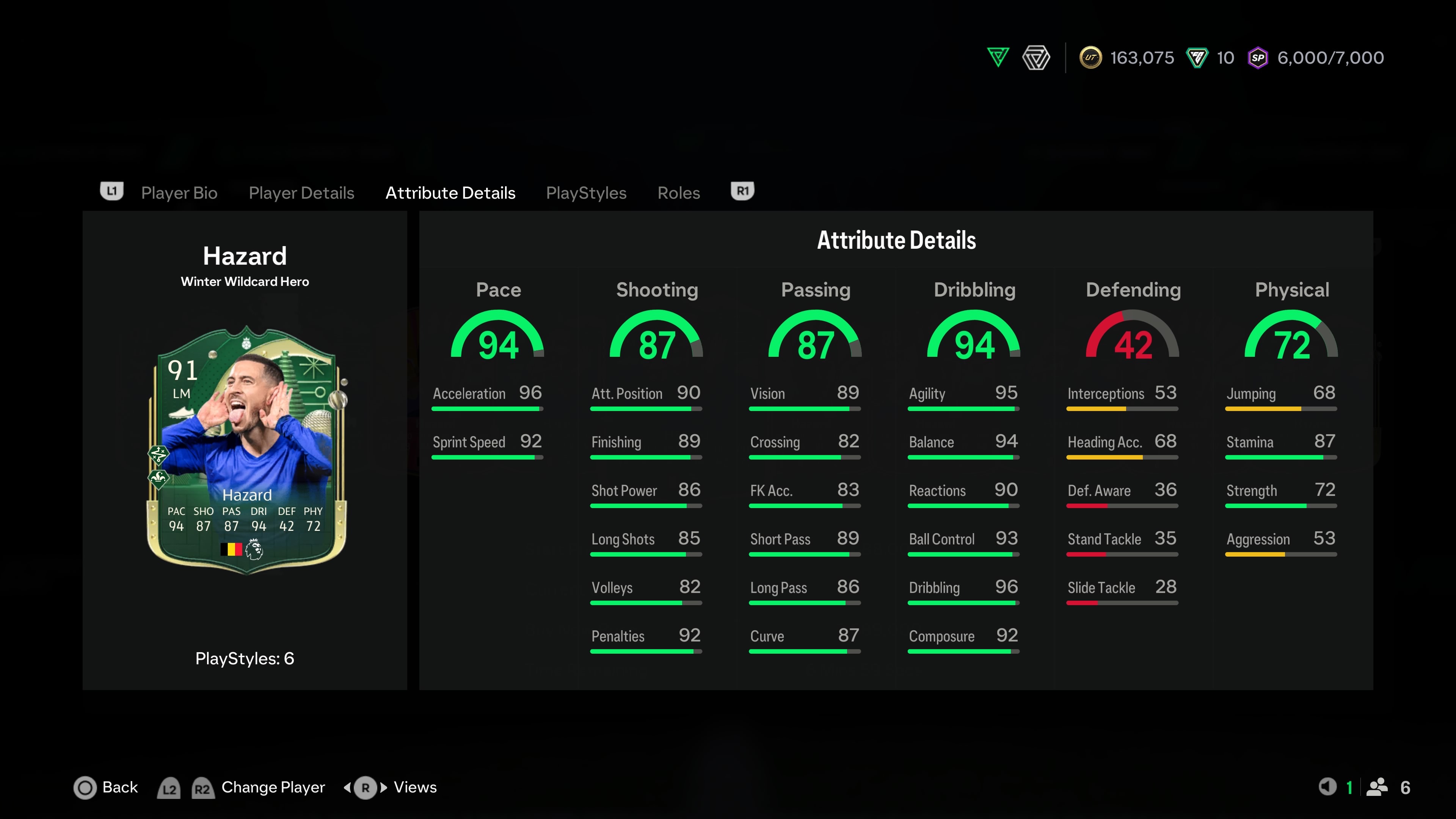
Task: Switch to the Player Bio tab
Action: pyautogui.click(x=179, y=193)
